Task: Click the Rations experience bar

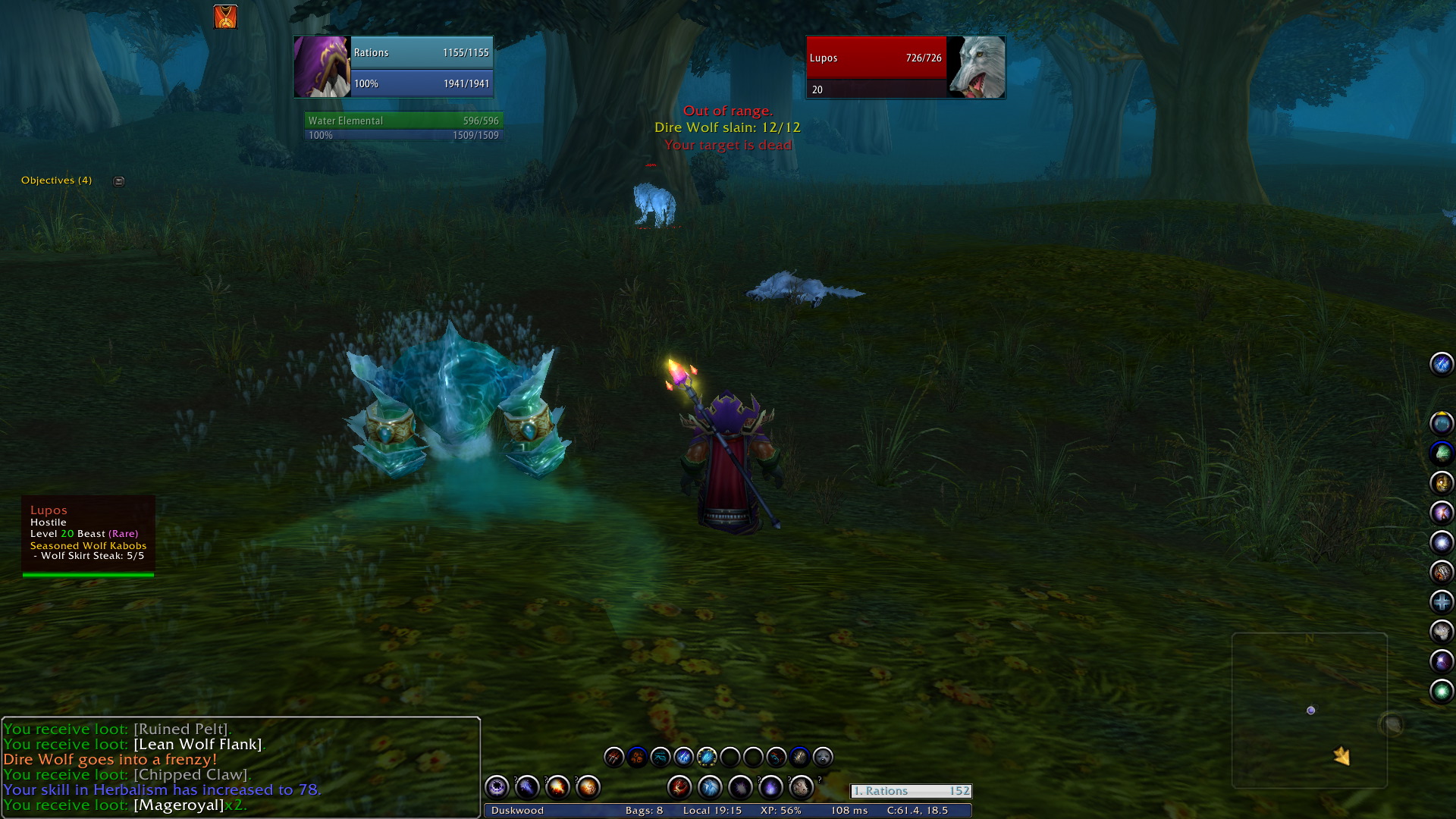Action: 911,791
